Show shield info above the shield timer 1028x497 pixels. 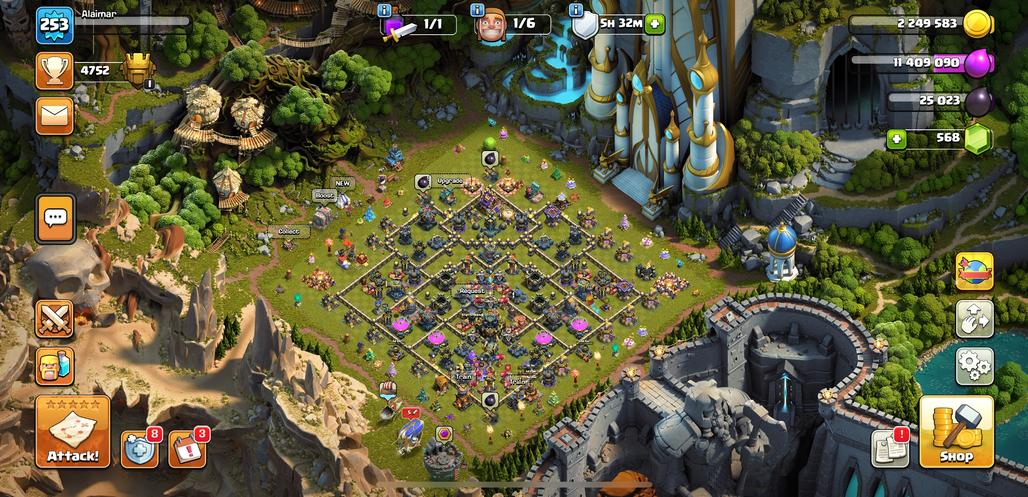click(575, 10)
